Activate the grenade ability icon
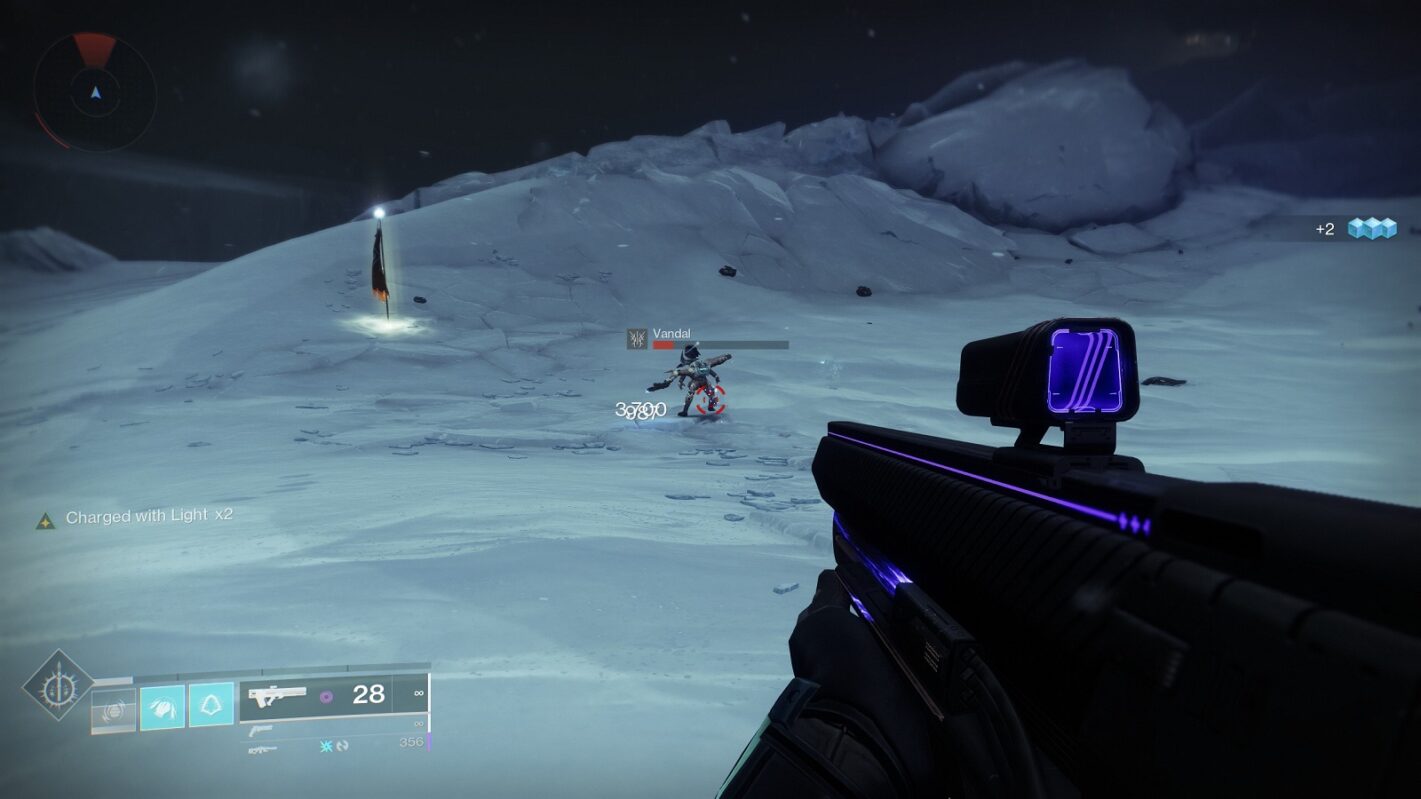This screenshot has height=799, width=1421. (x=113, y=709)
